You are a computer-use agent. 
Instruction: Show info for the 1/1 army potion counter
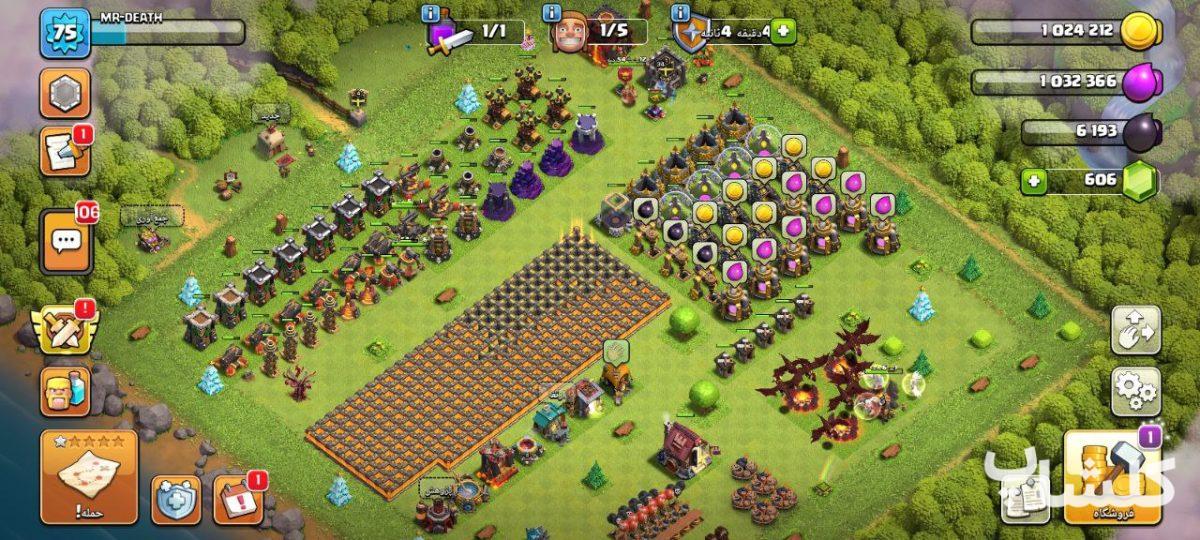[431, 13]
